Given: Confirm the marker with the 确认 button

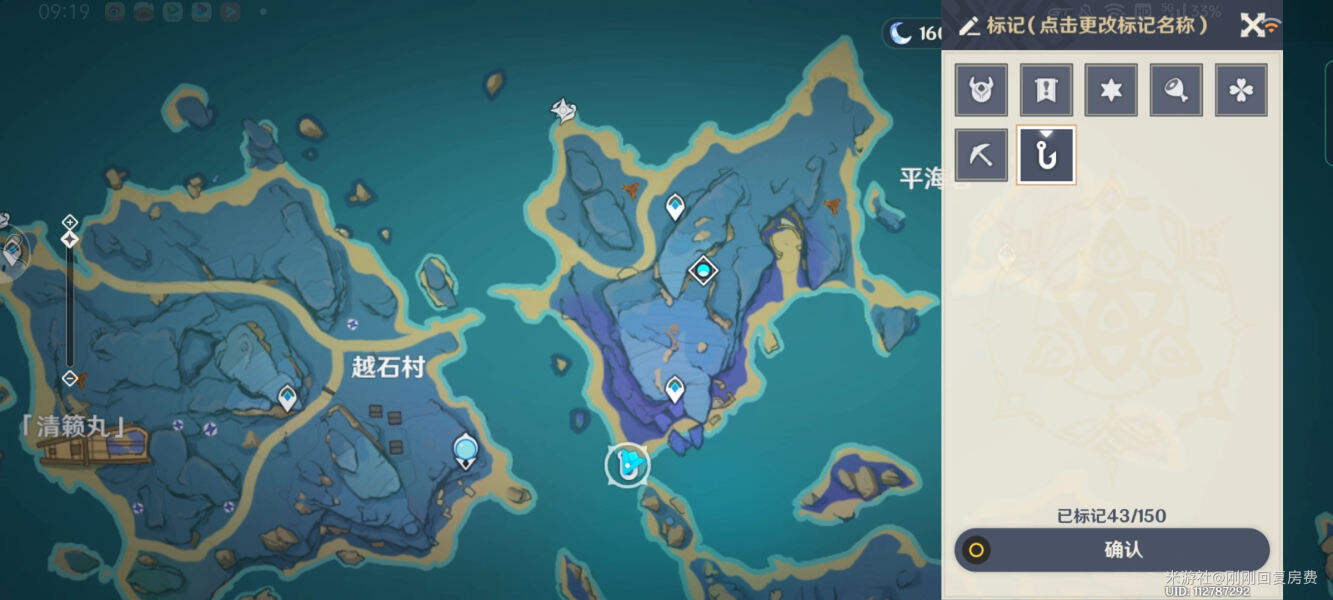Looking at the screenshot, I should [1112, 550].
